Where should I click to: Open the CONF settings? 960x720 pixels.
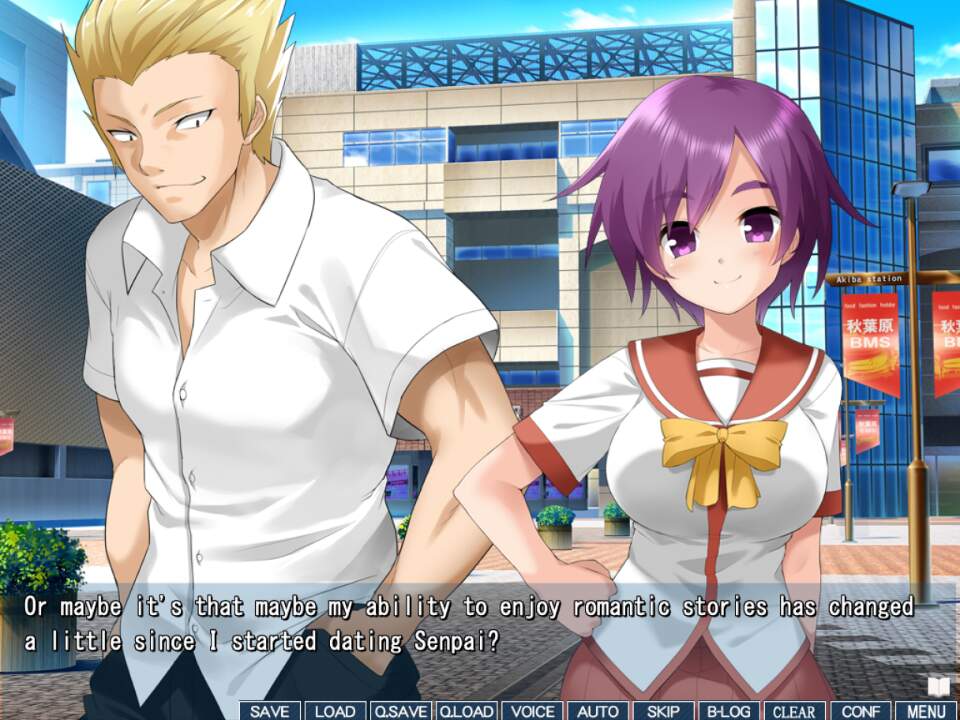pyautogui.click(x=860, y=711)
